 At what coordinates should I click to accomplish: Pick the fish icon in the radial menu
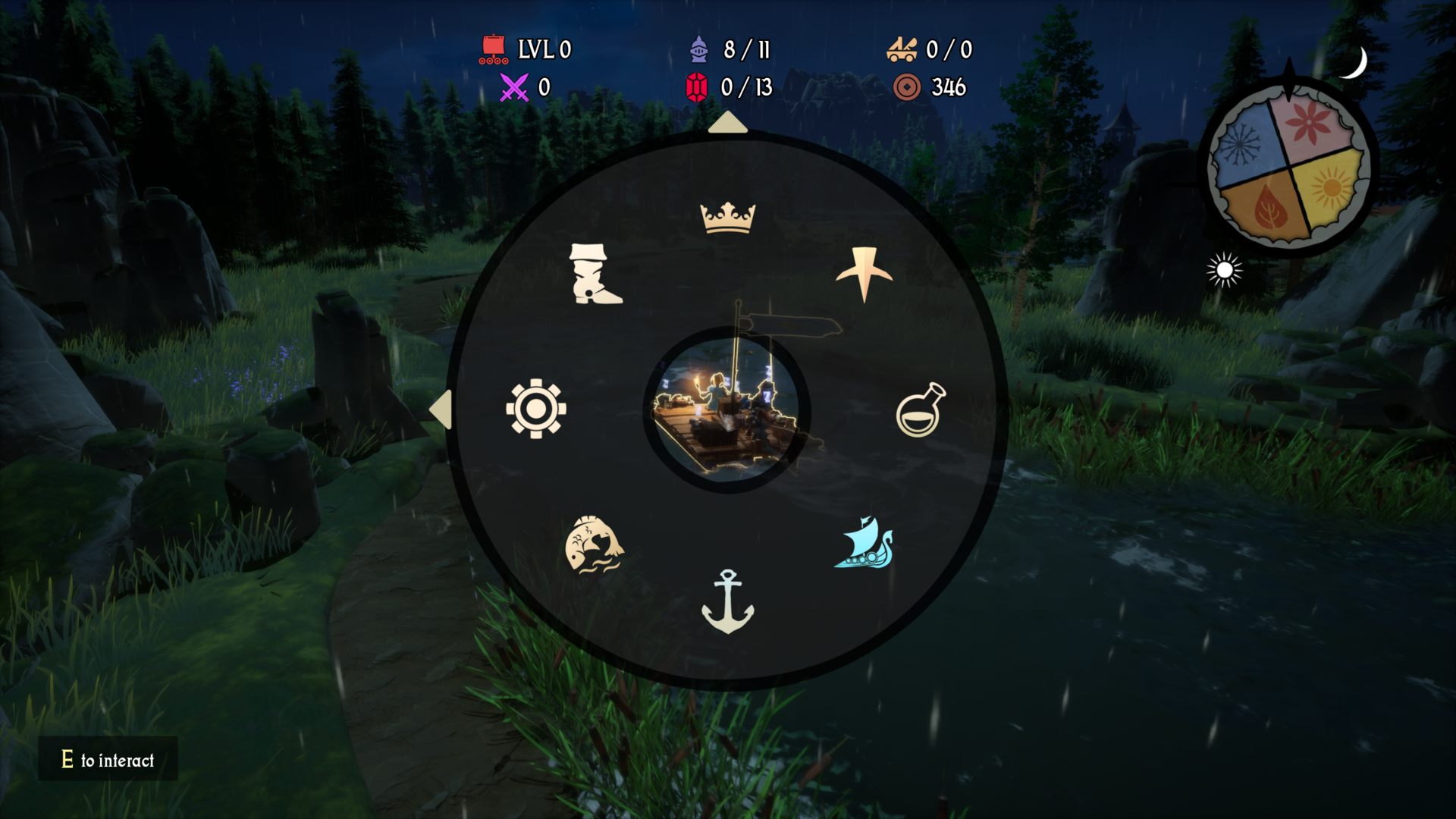594,544
